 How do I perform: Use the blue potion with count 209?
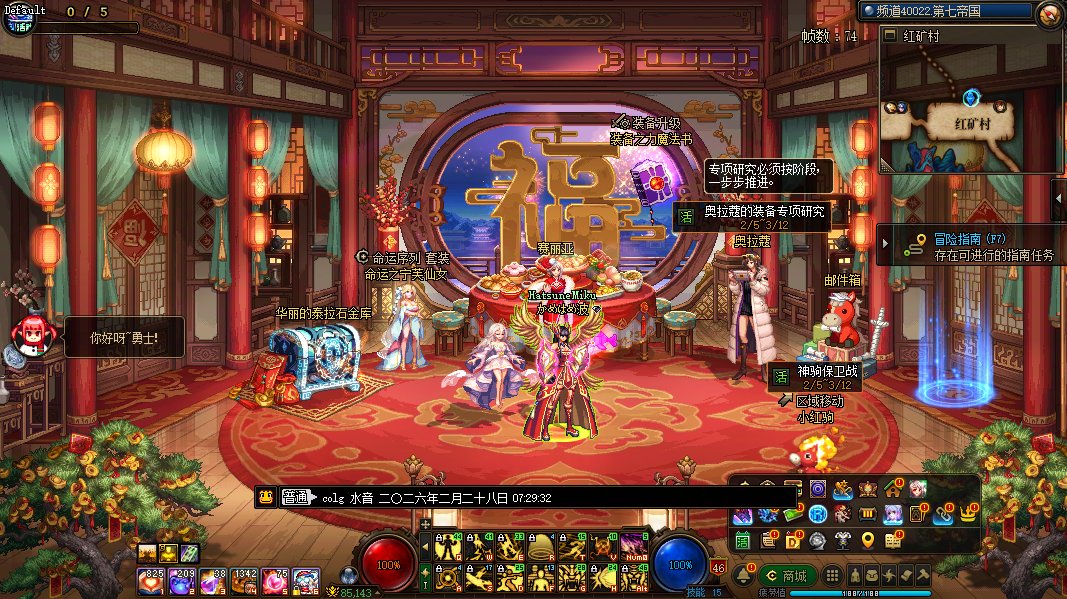(x=183, y=580)
